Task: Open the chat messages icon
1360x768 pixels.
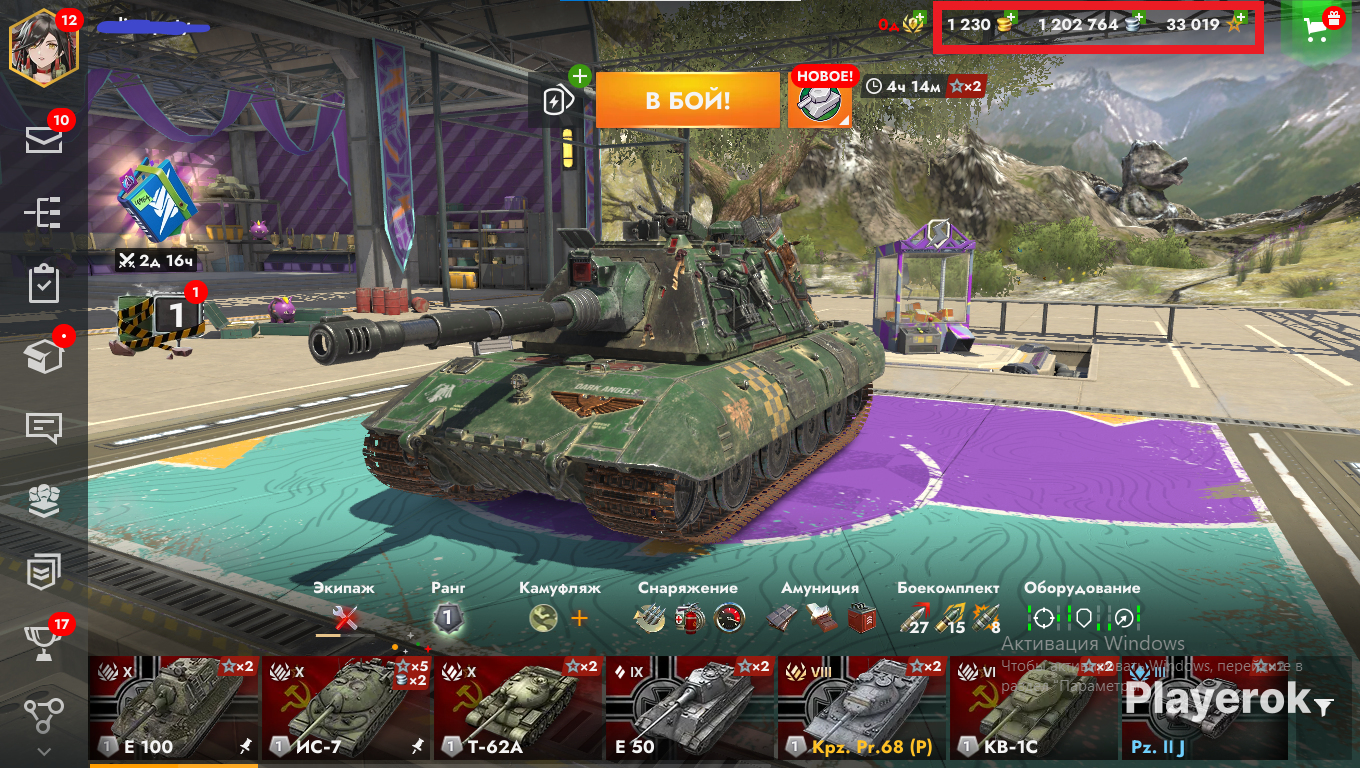Action: point(44,427)
